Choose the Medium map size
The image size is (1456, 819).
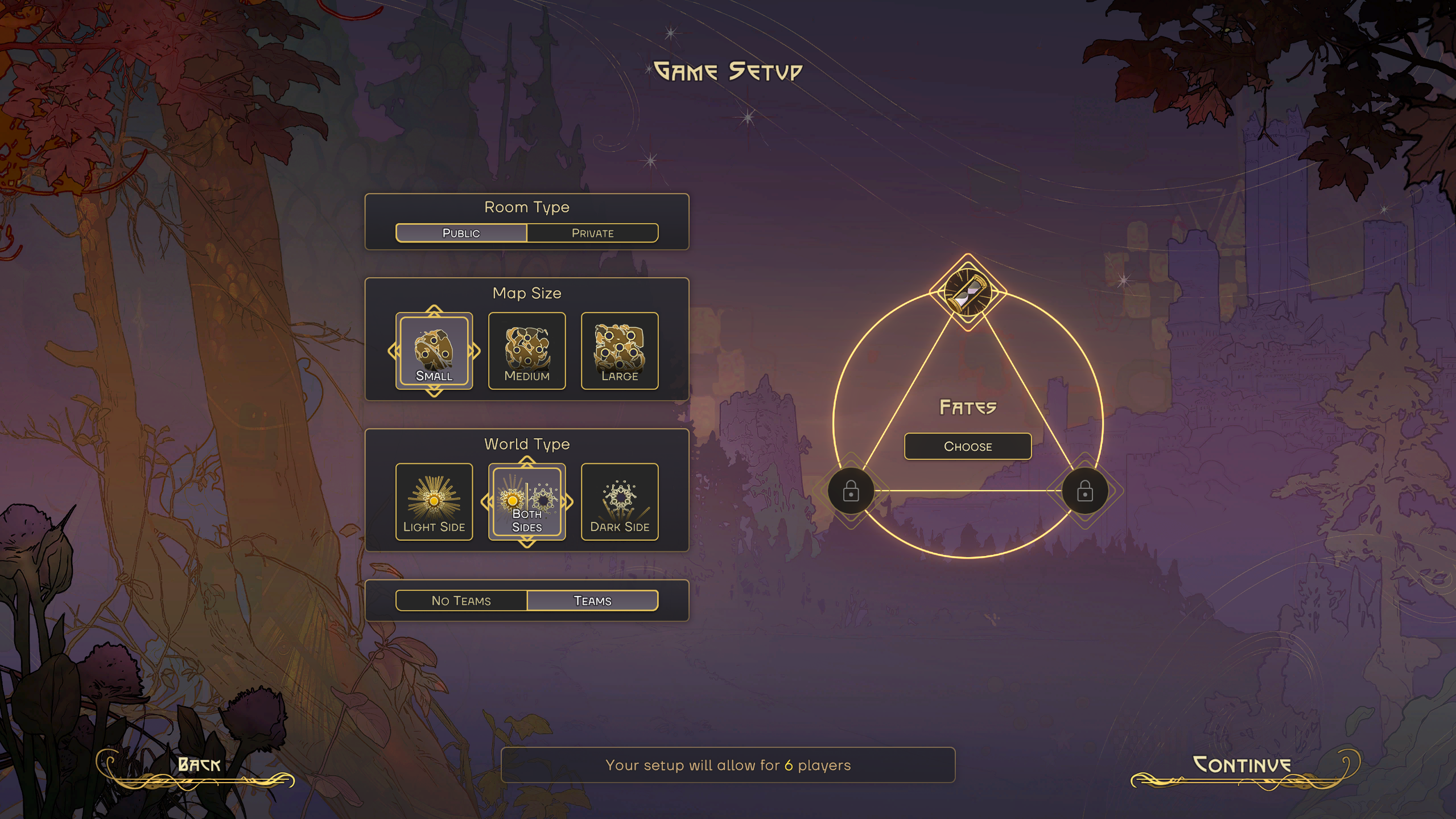click(x=527, y=351)
